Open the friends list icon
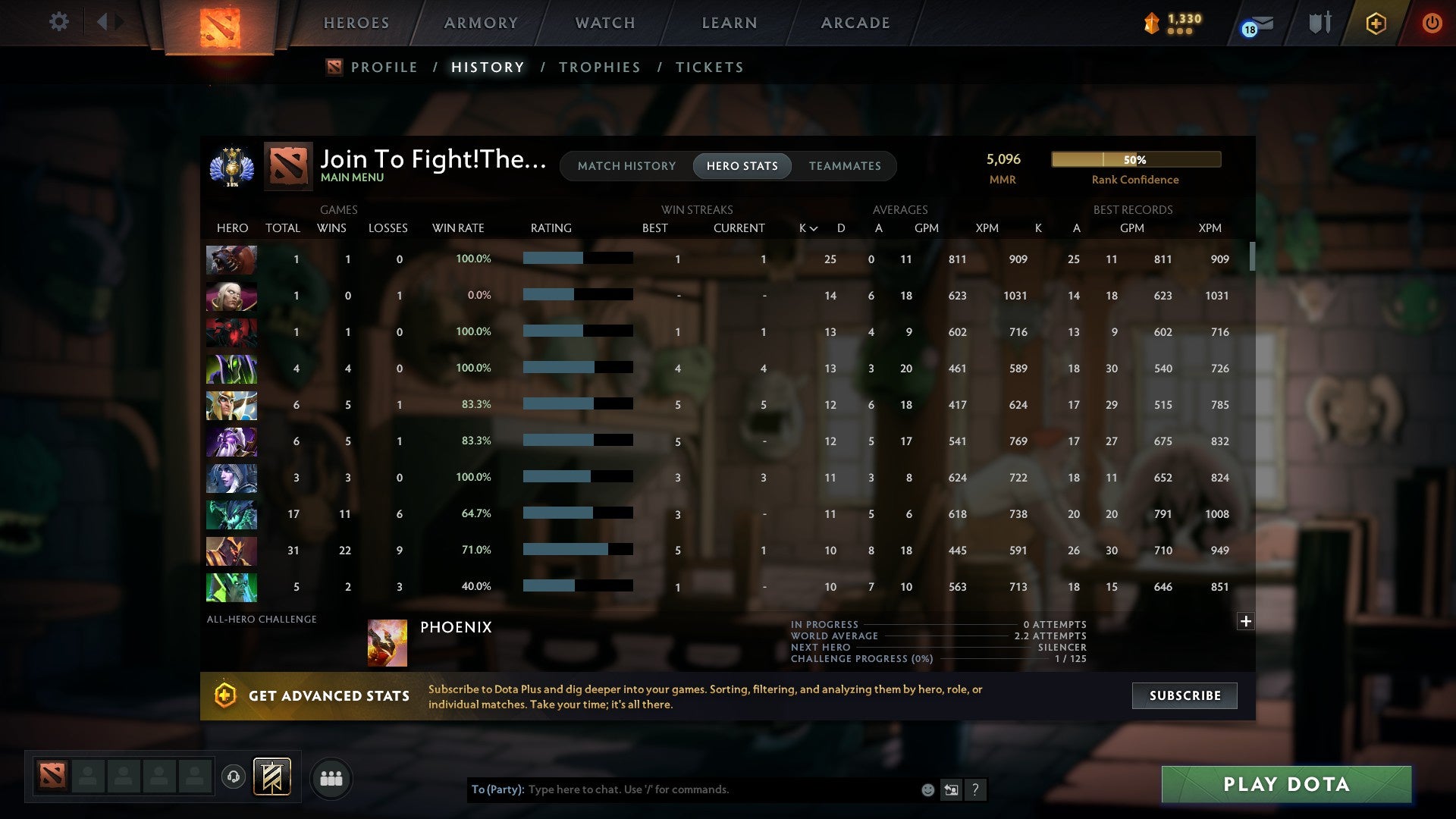This screenshot has height=819, width=1456. 331,778
